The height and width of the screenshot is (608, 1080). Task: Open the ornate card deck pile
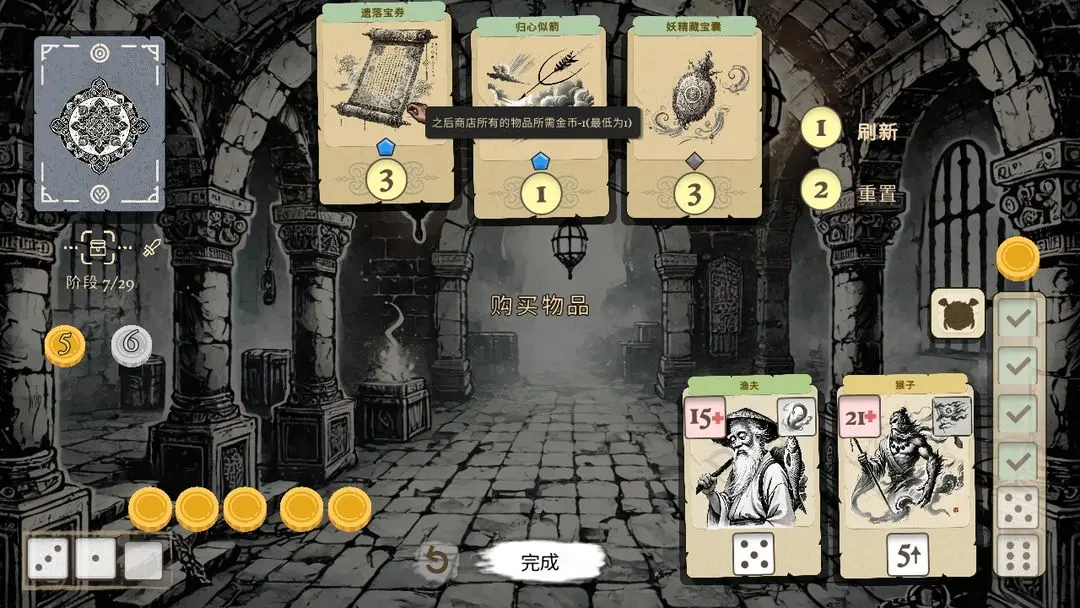(100, 123)
